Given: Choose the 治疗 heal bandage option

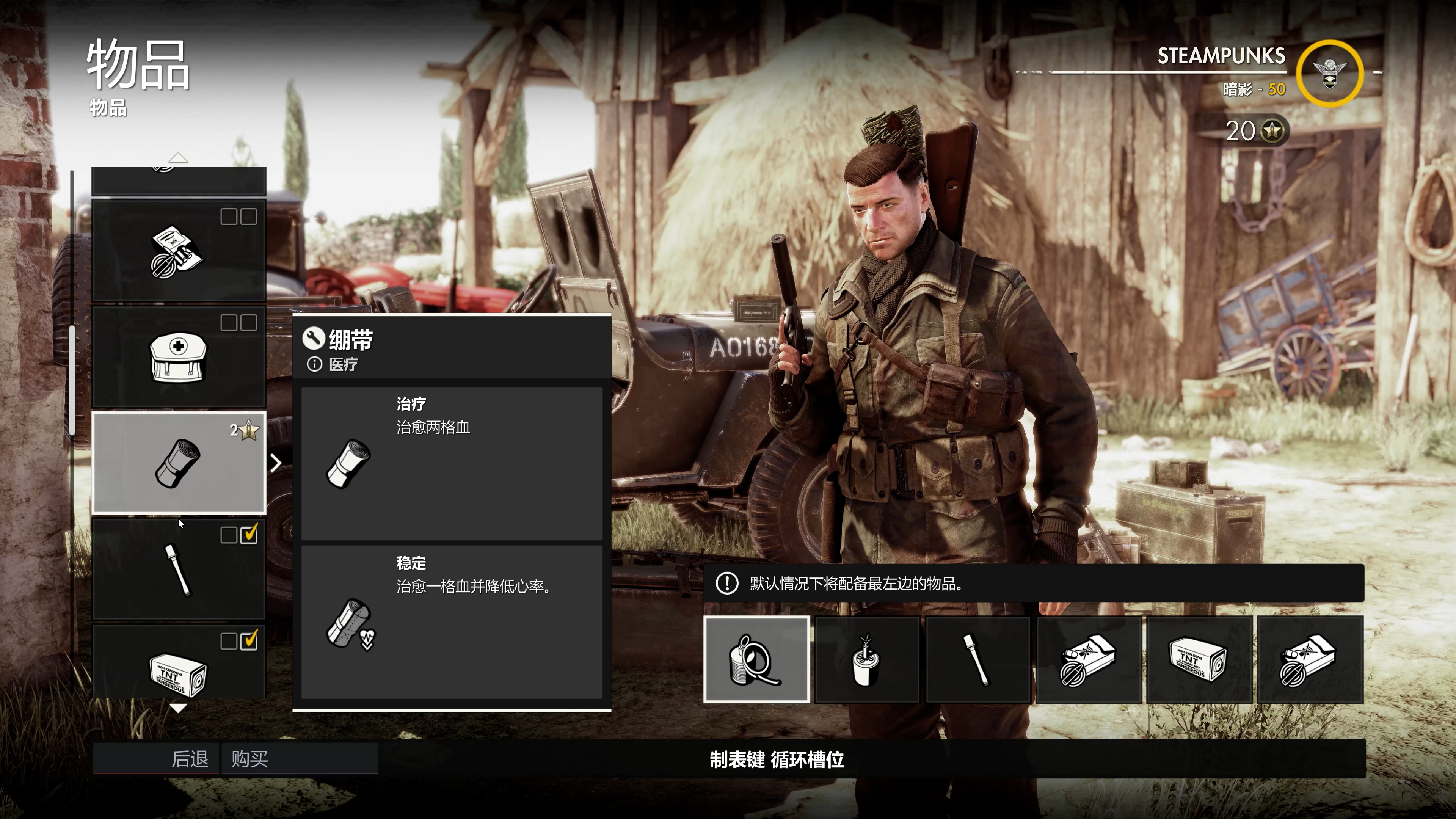Looking at the screenshot, I should tap(451, 463).
